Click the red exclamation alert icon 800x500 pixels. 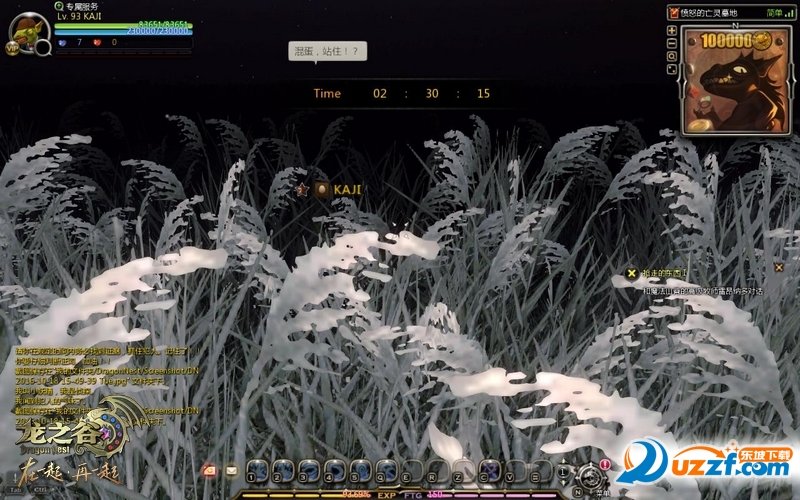(605, 464)
